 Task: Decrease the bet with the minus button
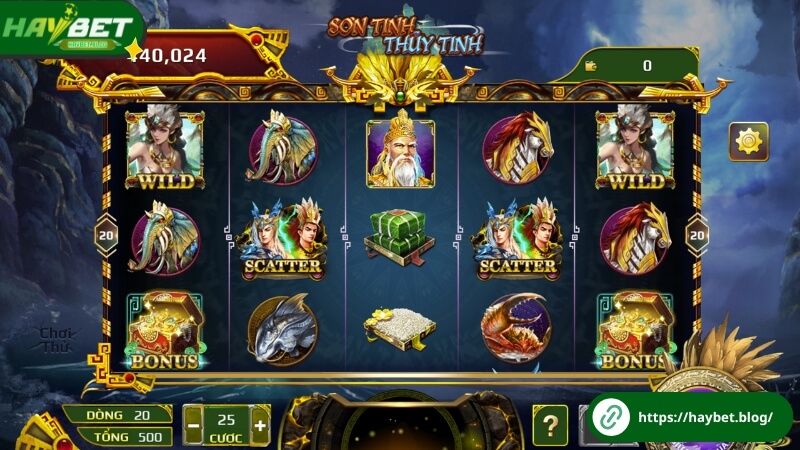194,425
